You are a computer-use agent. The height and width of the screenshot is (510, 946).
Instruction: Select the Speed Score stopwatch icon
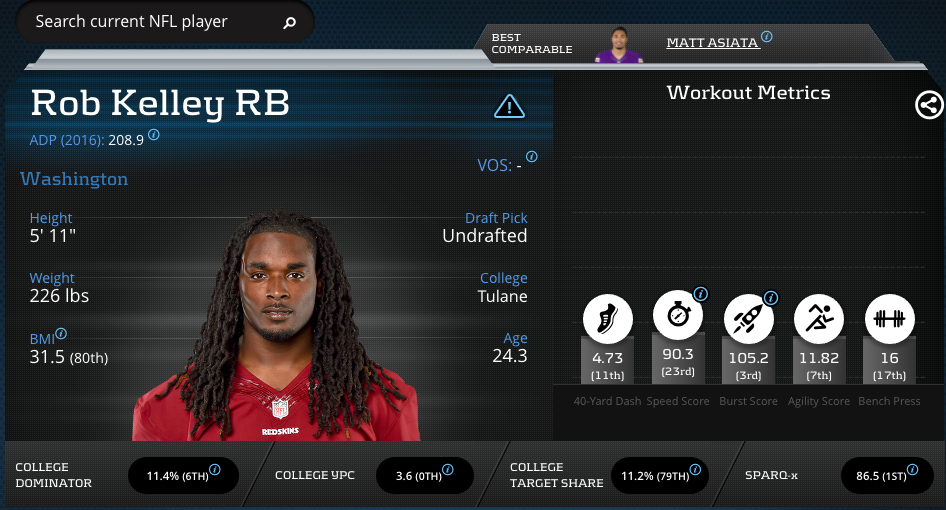678,314
